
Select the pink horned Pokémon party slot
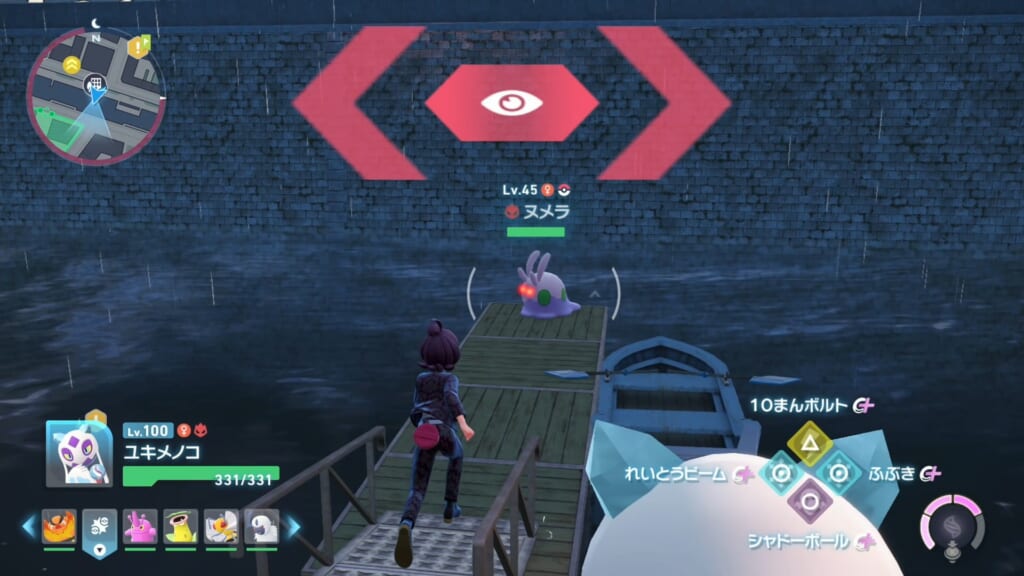pos(140,527)
